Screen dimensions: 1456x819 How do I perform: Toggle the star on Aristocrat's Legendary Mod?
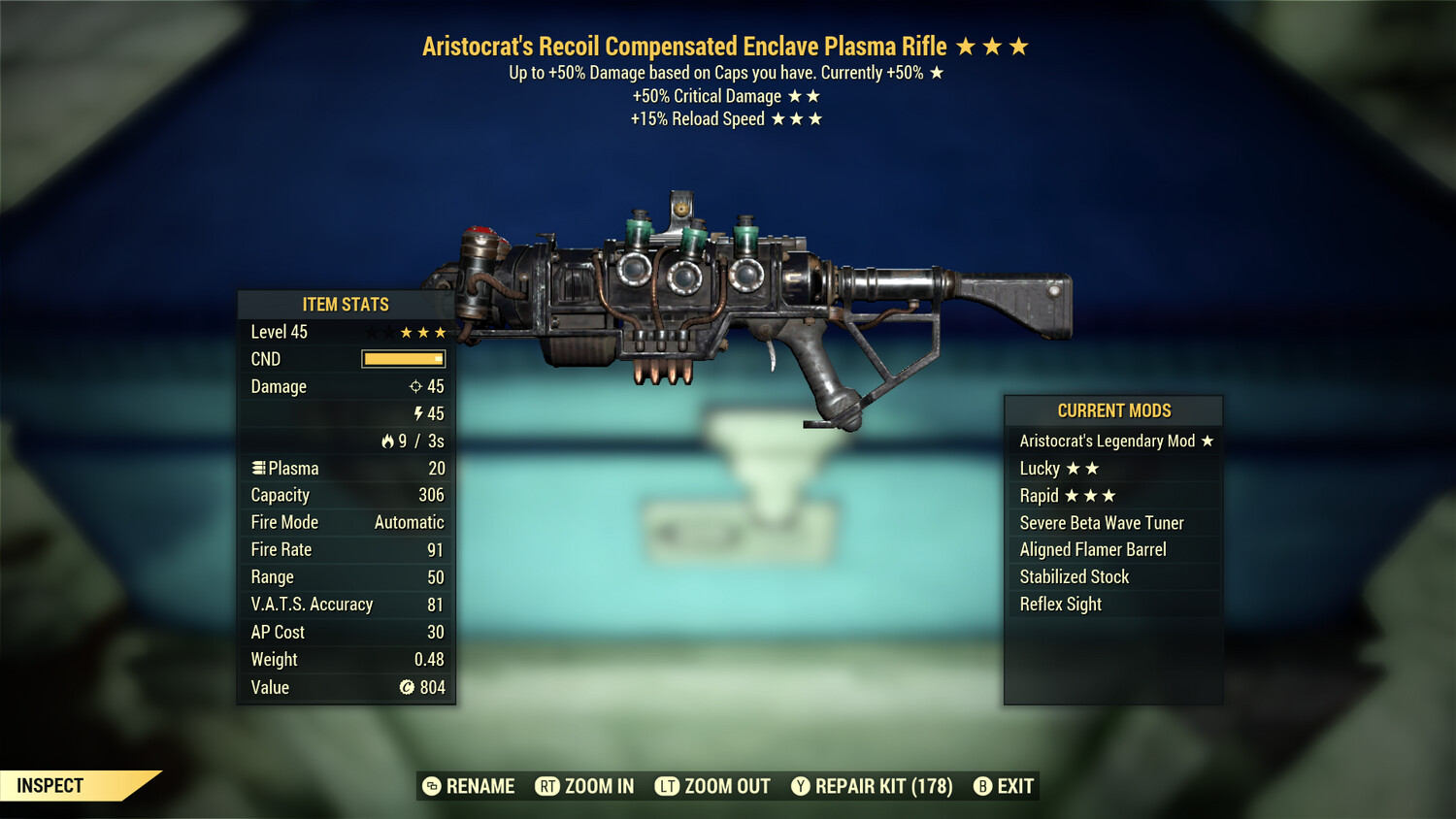1207,441
